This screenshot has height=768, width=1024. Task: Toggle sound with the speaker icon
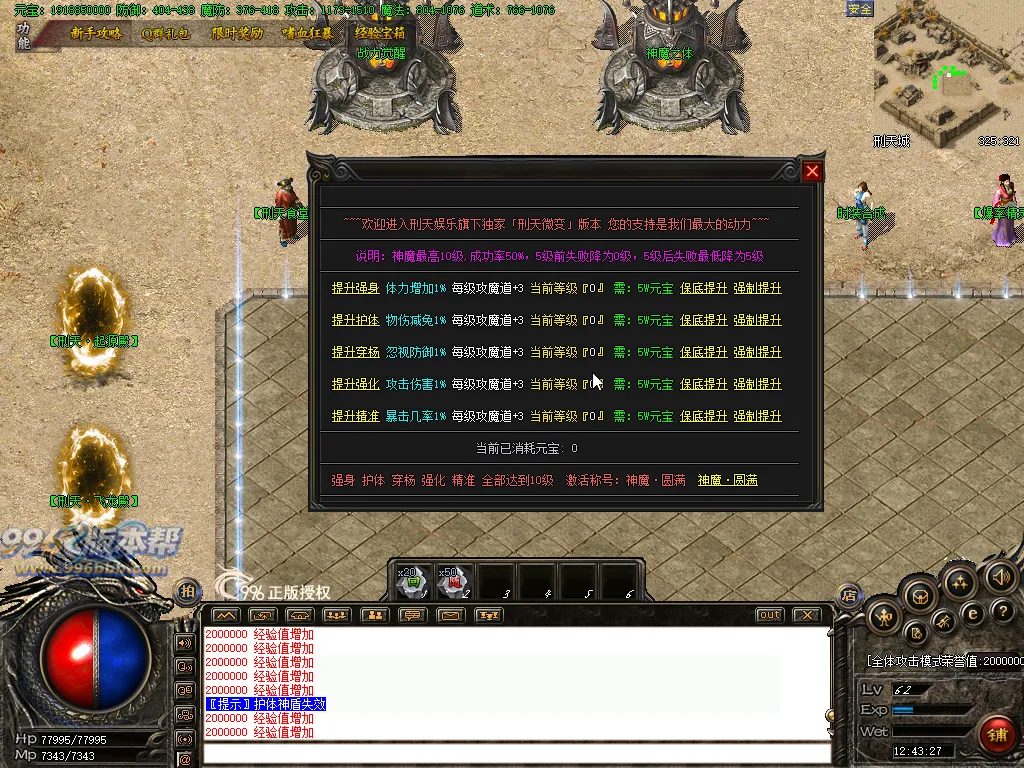(x=1000, y=577)
